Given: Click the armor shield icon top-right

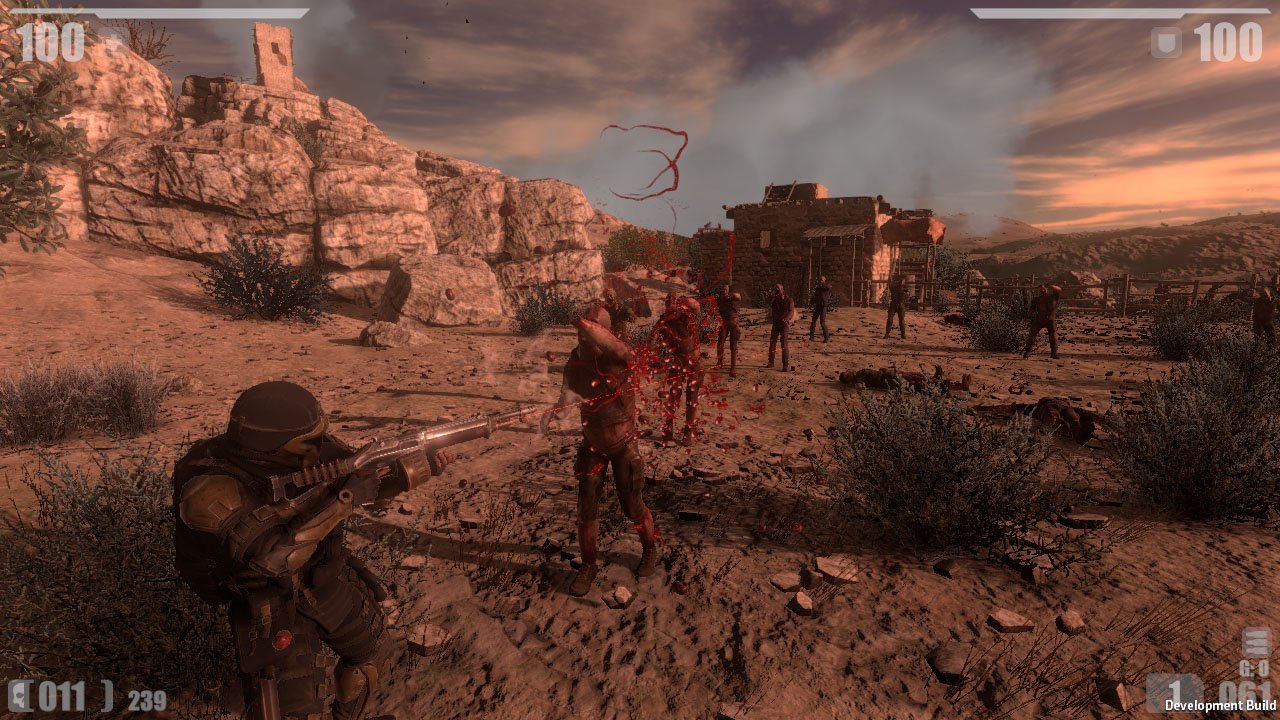Looking at the screenshot, I should coord(1165,42).
